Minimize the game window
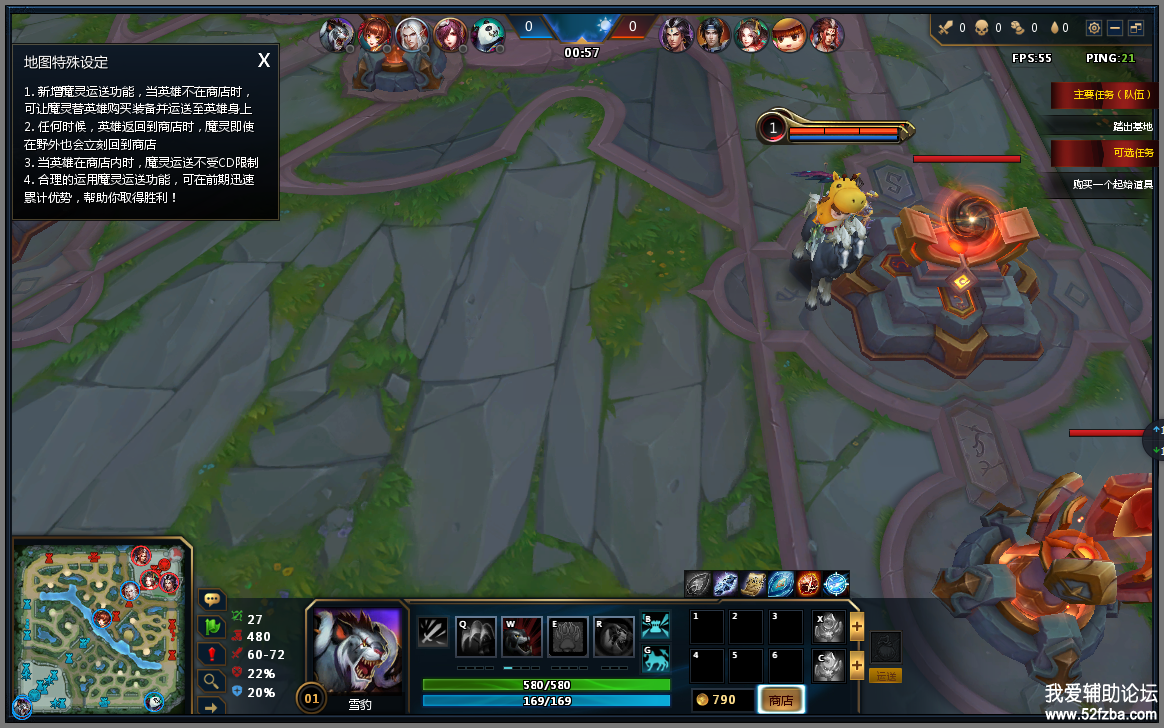1164x728 pixels. tap(1115, 28)
